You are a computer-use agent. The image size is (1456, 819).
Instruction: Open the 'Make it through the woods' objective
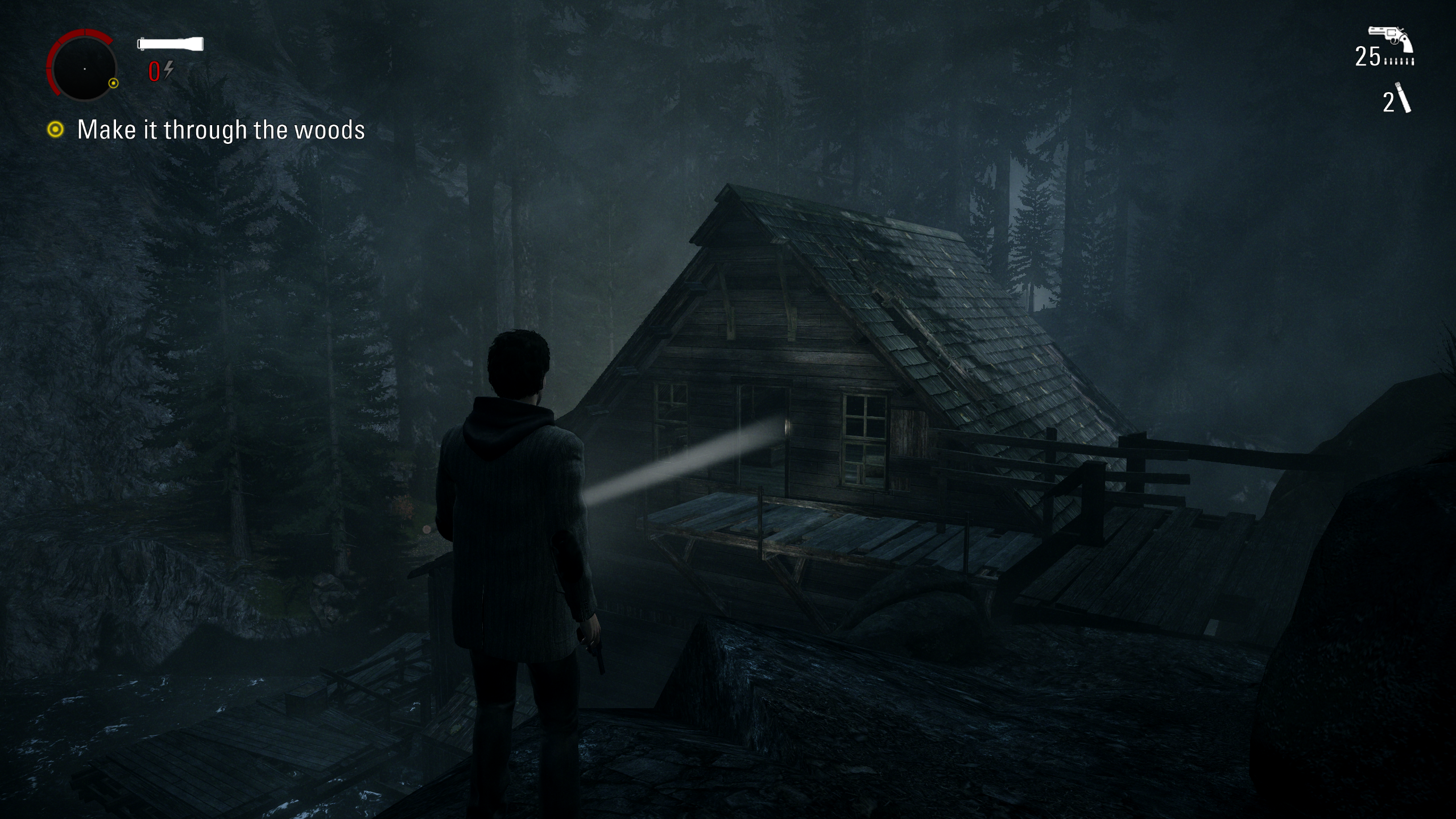click(x=221, y=130)
